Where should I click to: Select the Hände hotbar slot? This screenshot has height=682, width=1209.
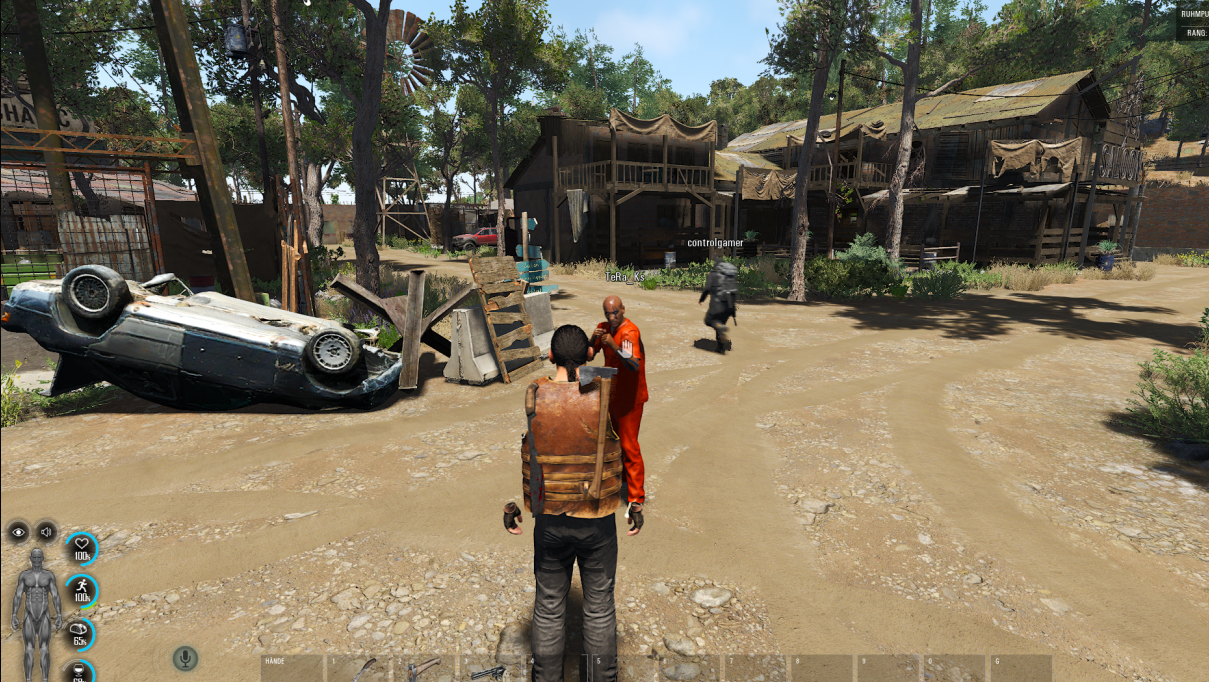click(x=292, y=668)
